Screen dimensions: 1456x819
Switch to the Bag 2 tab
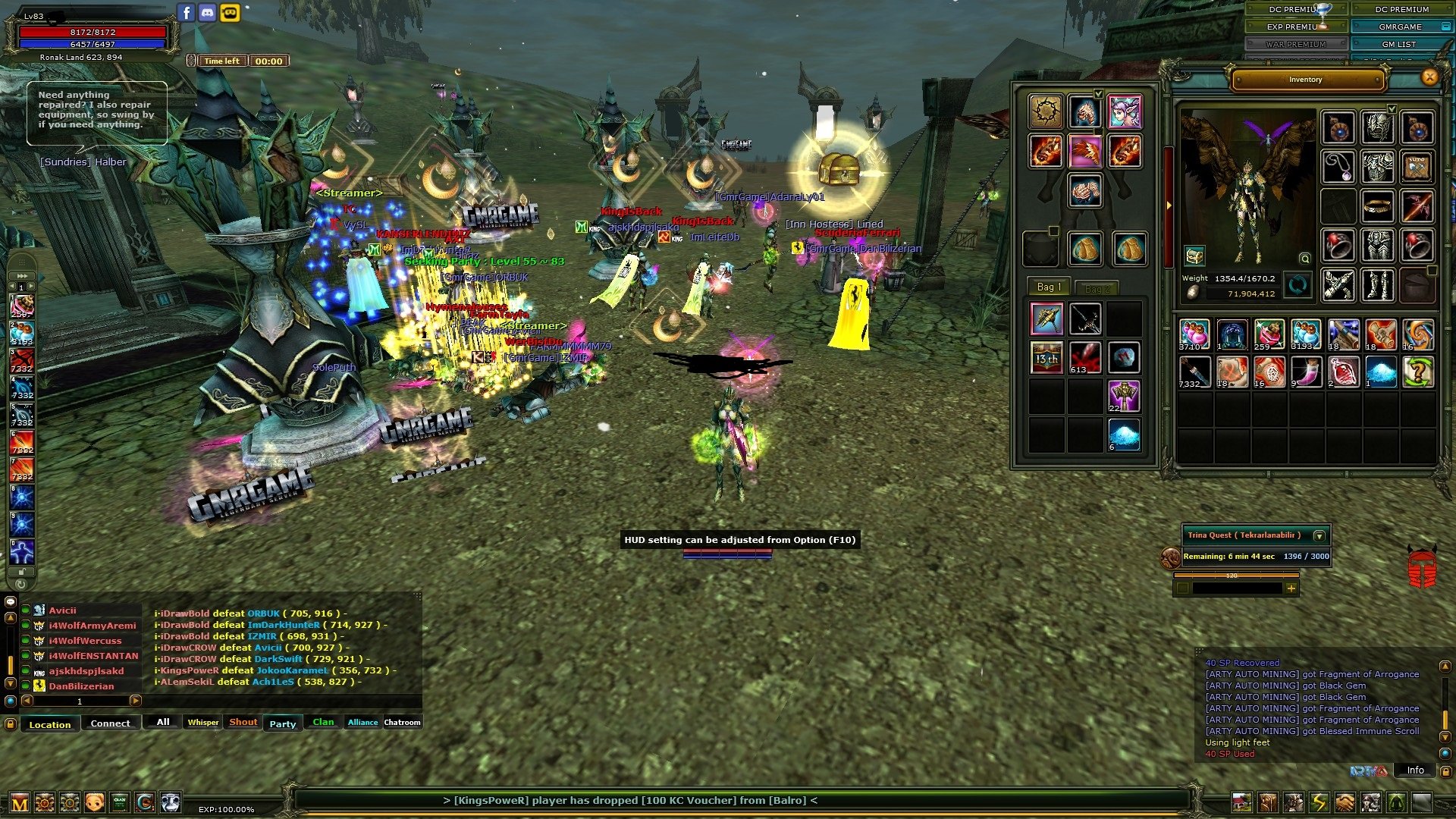(1097, 289)
